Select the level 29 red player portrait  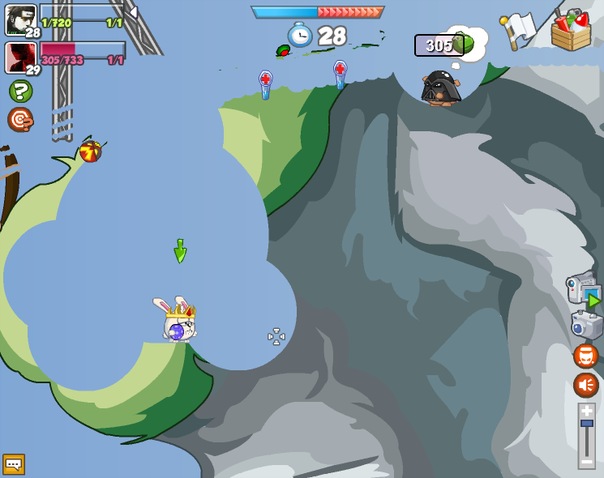tap(21, 56)
